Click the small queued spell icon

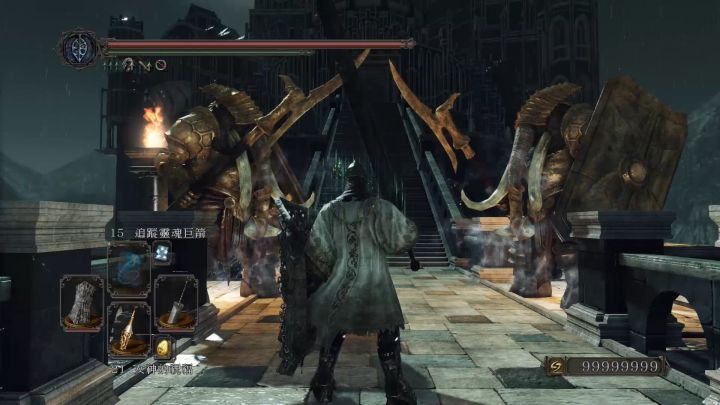162,252
